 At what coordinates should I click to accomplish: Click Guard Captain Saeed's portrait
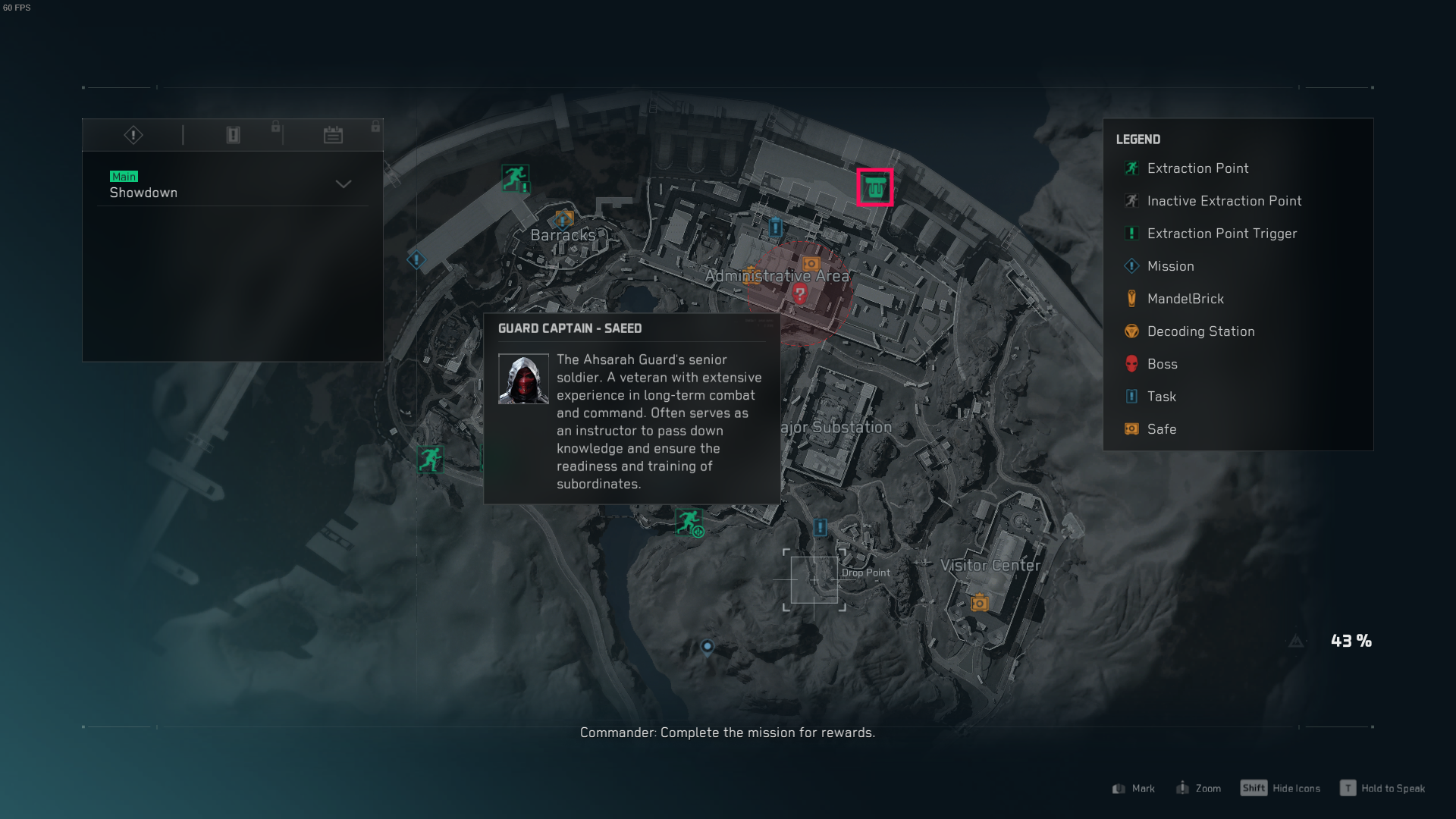pyautogui.click(x=524, y=378)
